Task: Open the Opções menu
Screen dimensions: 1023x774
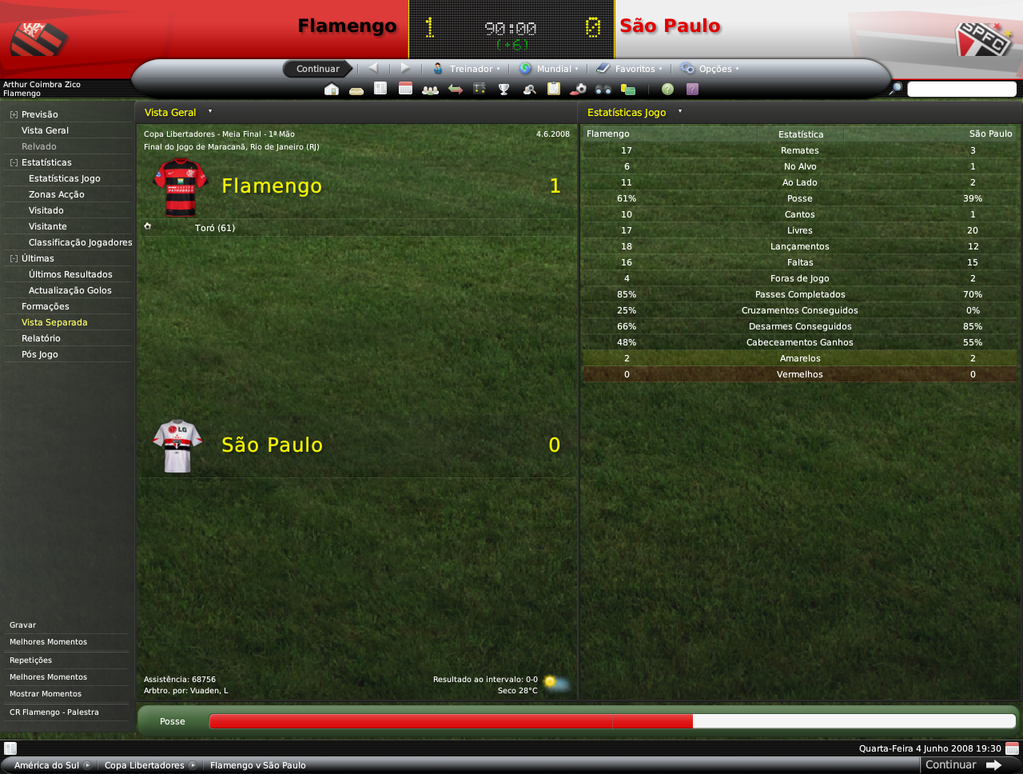Action: (x=710, y=69)
